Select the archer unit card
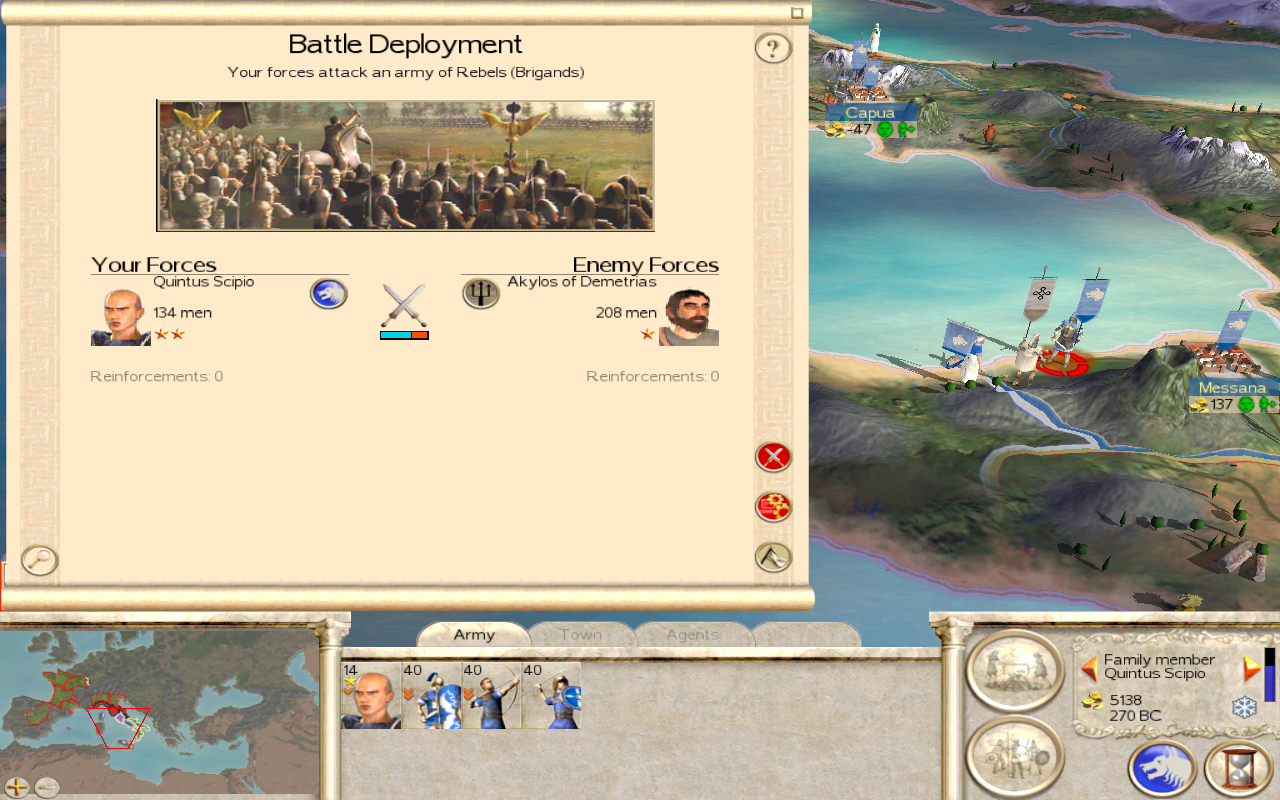The image size is (1280, 800). [491, 695]
